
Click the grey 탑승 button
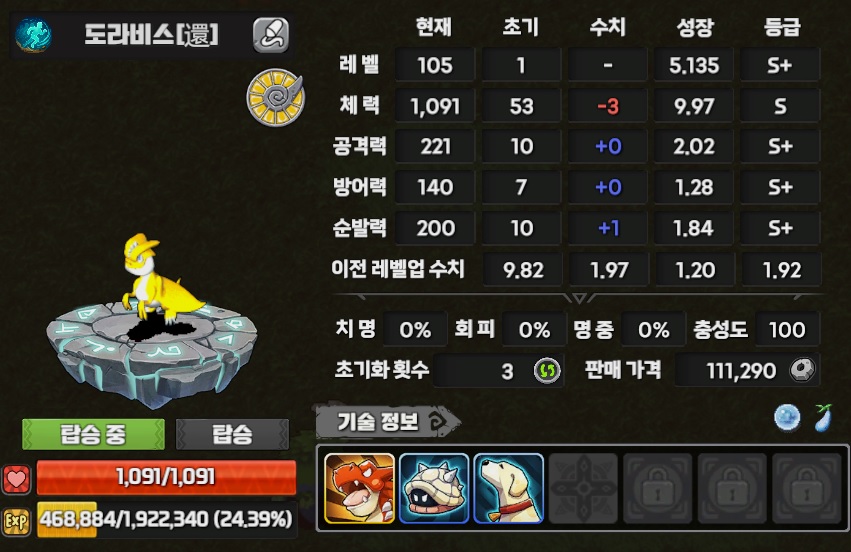(232, 434)
